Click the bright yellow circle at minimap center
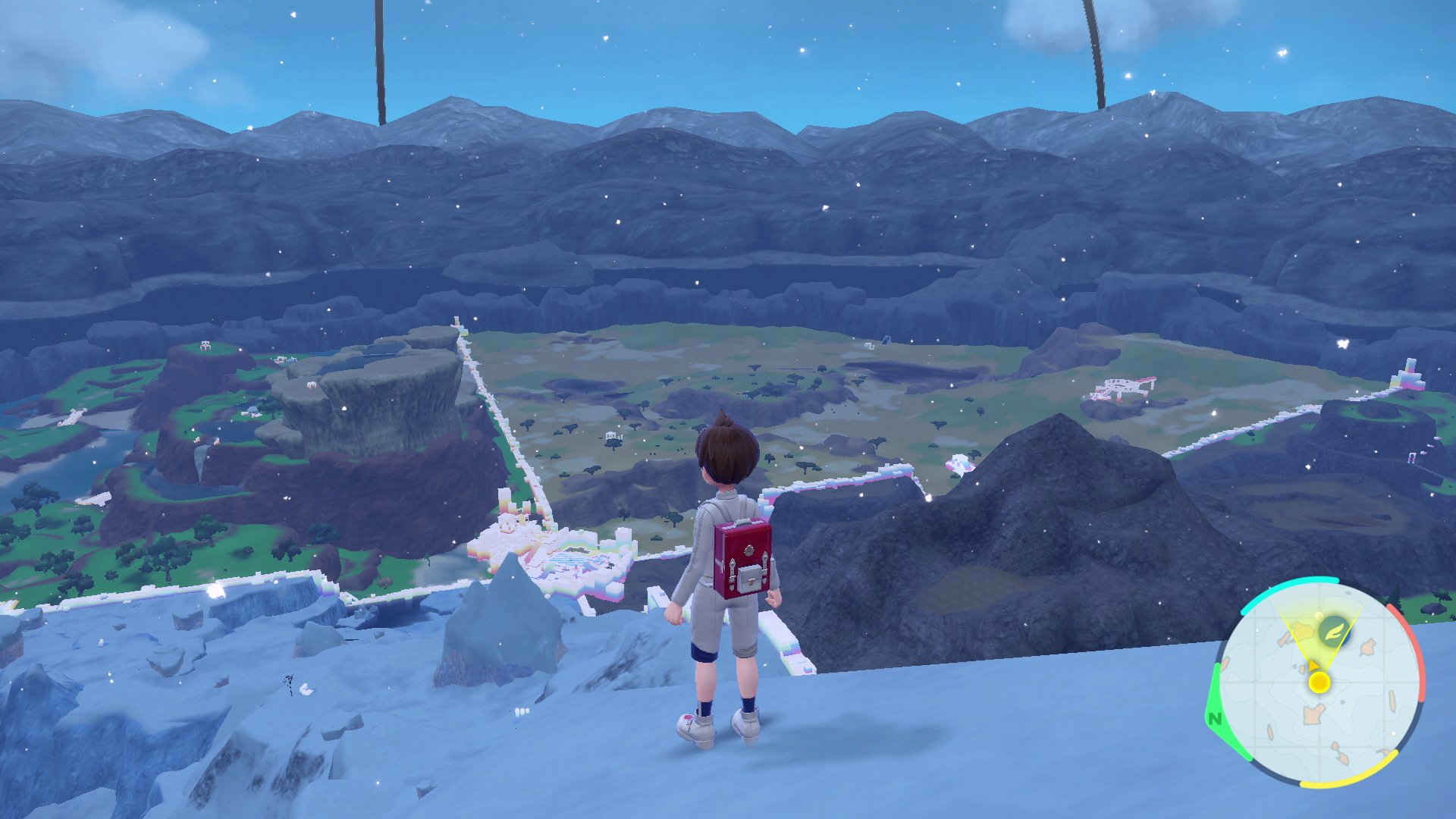1456x819 pixels. click(1319, 682)
